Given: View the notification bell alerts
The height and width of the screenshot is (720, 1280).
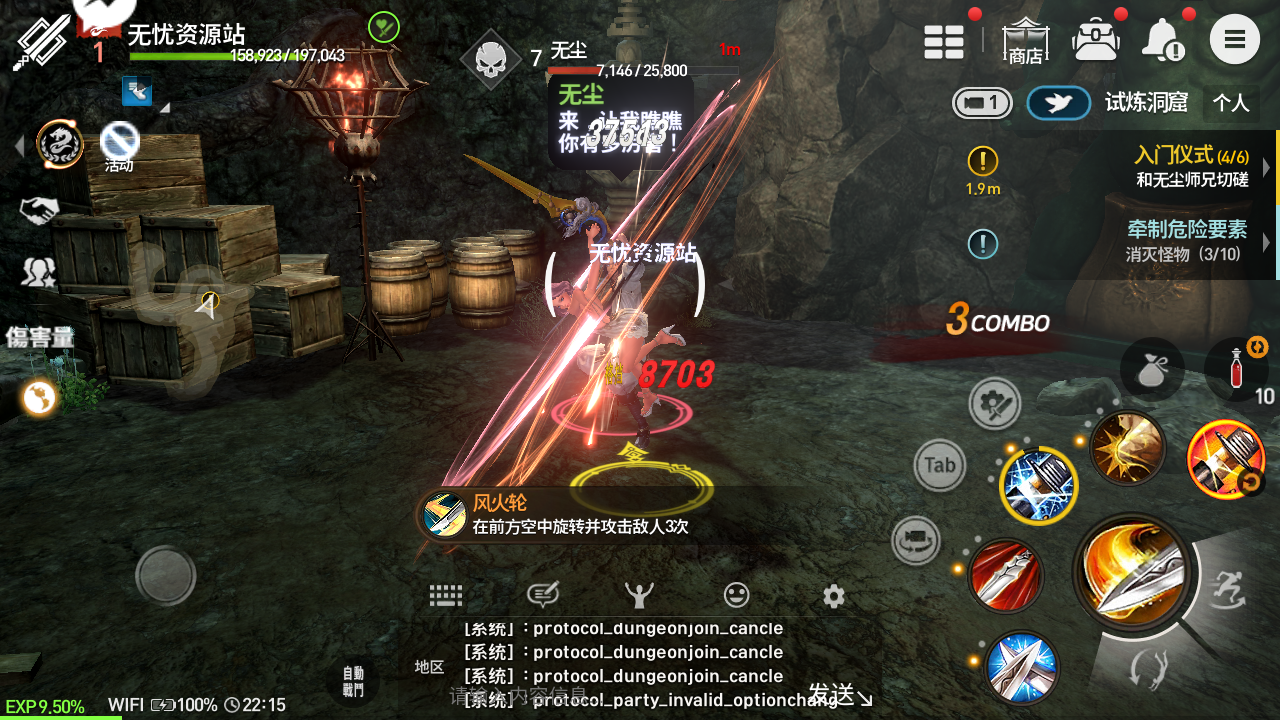Looking at the screenshot, I should coord(1162,41).
